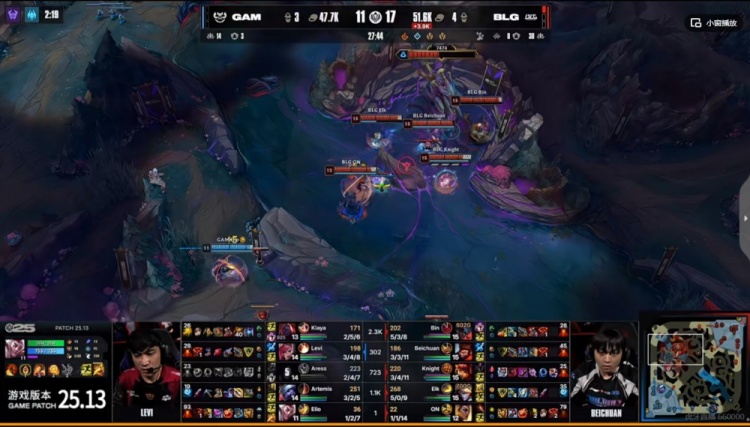Choose Beichuan's row on the scoreboard

pos(430,350)
